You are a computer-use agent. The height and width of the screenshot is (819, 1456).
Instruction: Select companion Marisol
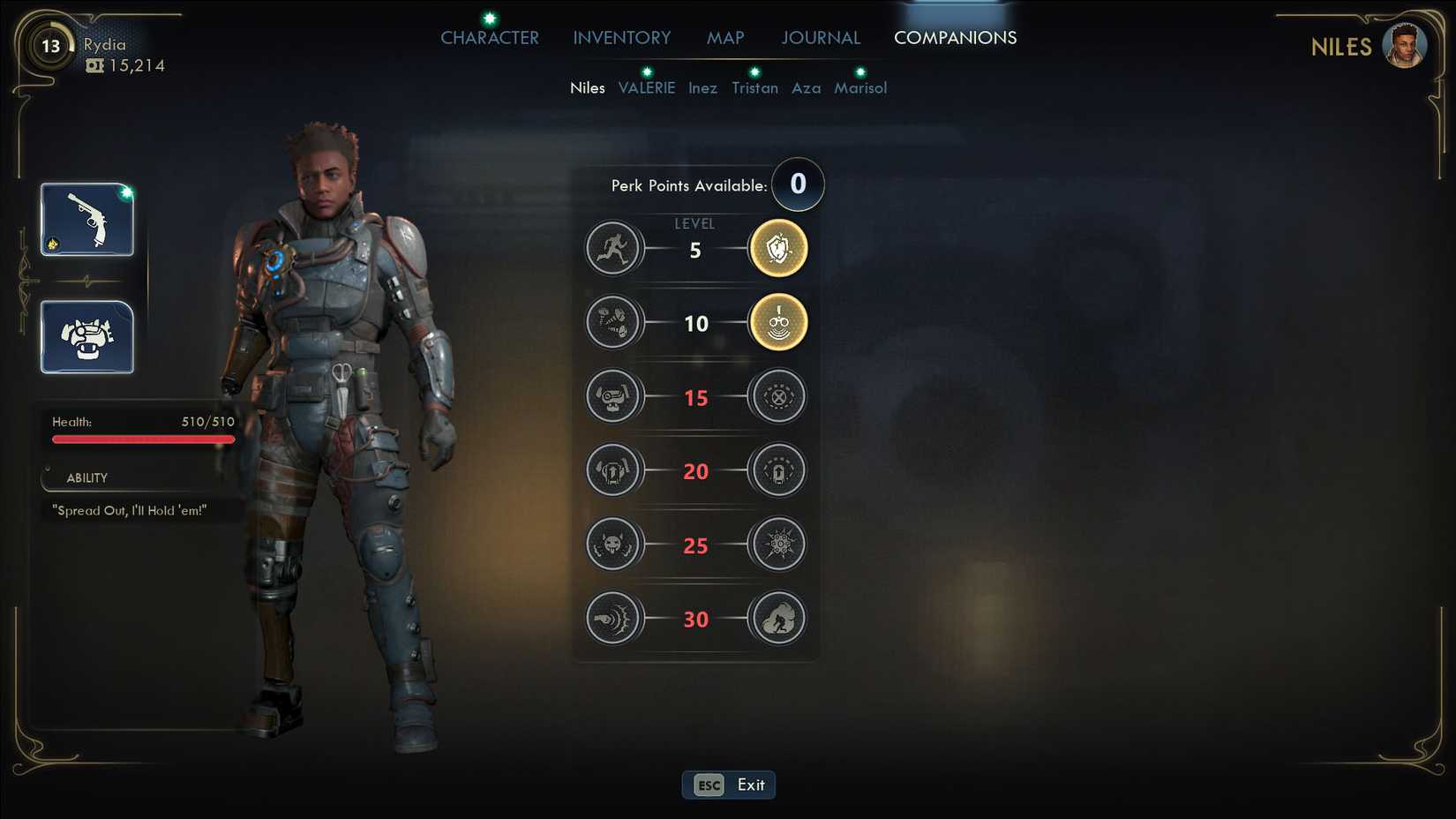(860, 88)
